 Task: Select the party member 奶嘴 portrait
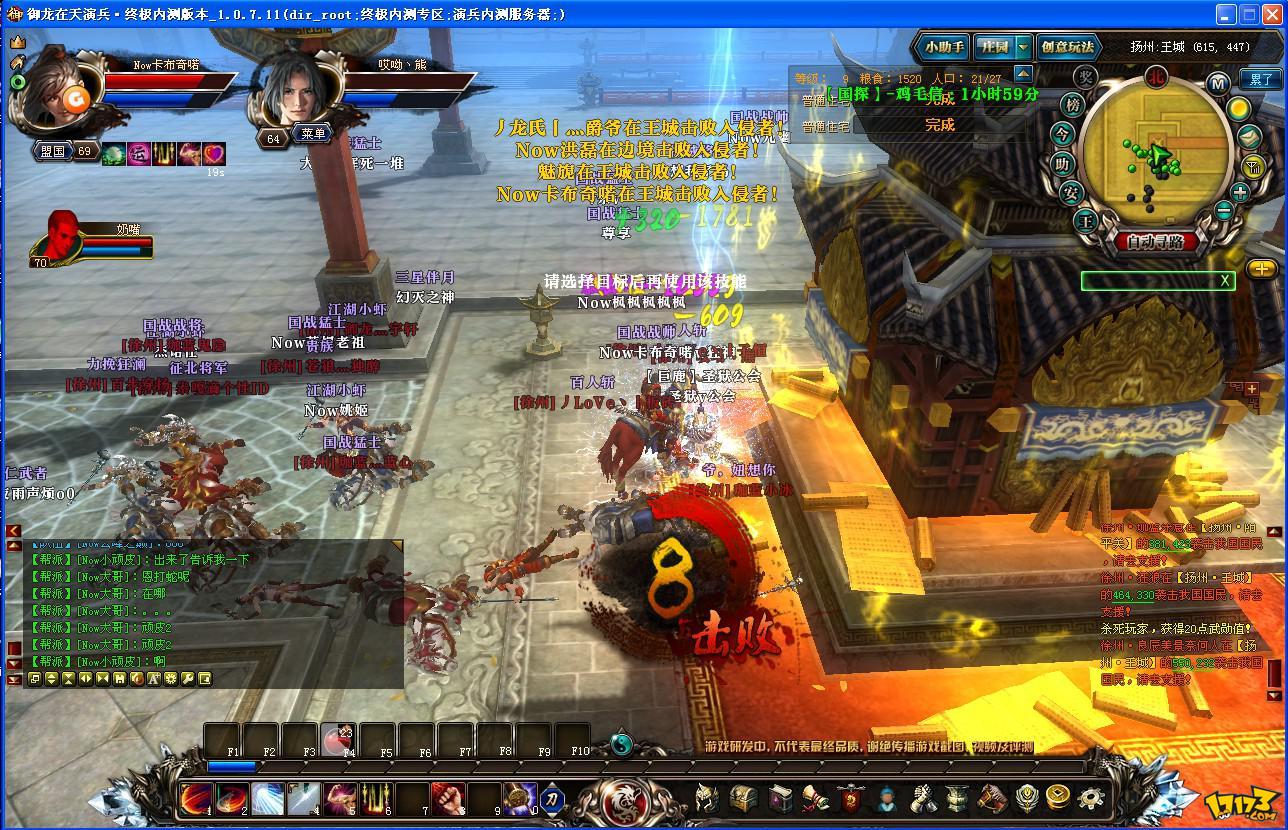click(62, 236)
